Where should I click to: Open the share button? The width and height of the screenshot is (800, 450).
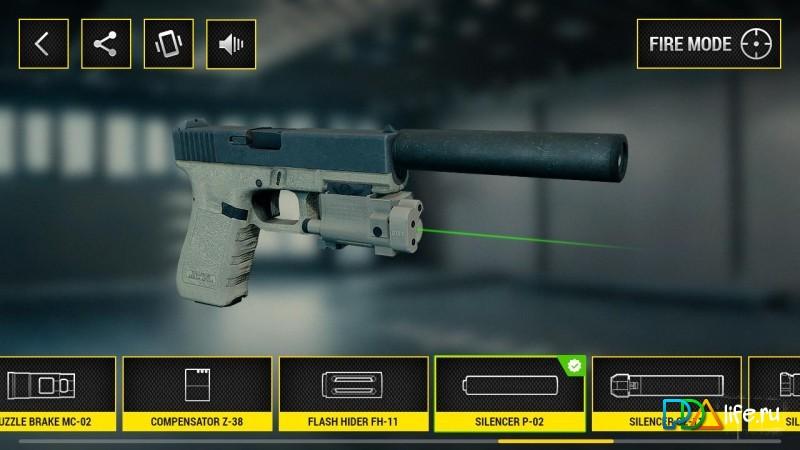coord(105,43)
